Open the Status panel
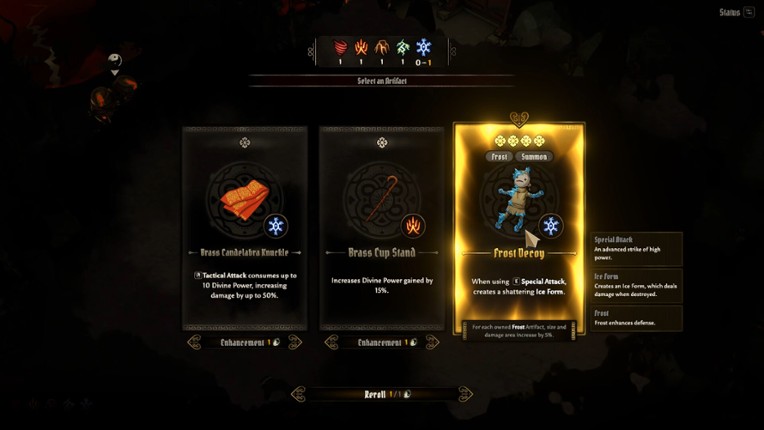 pyautogui.click(x=736, y=12)
